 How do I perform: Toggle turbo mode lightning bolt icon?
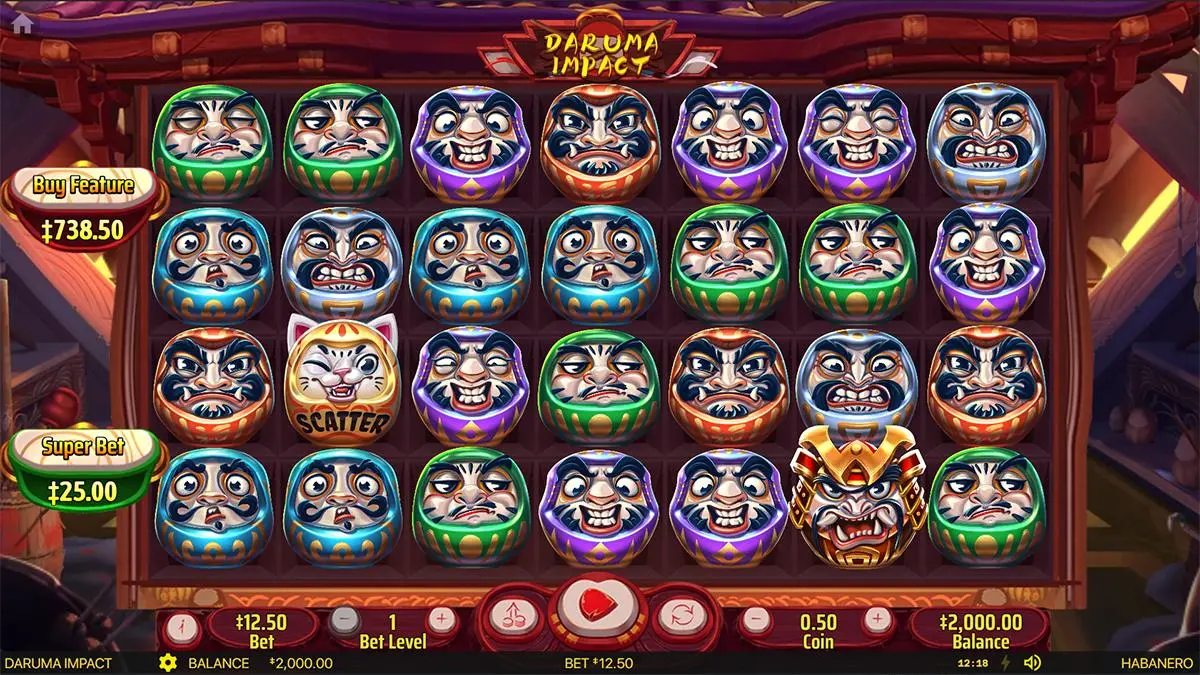tap(1006, 663)
